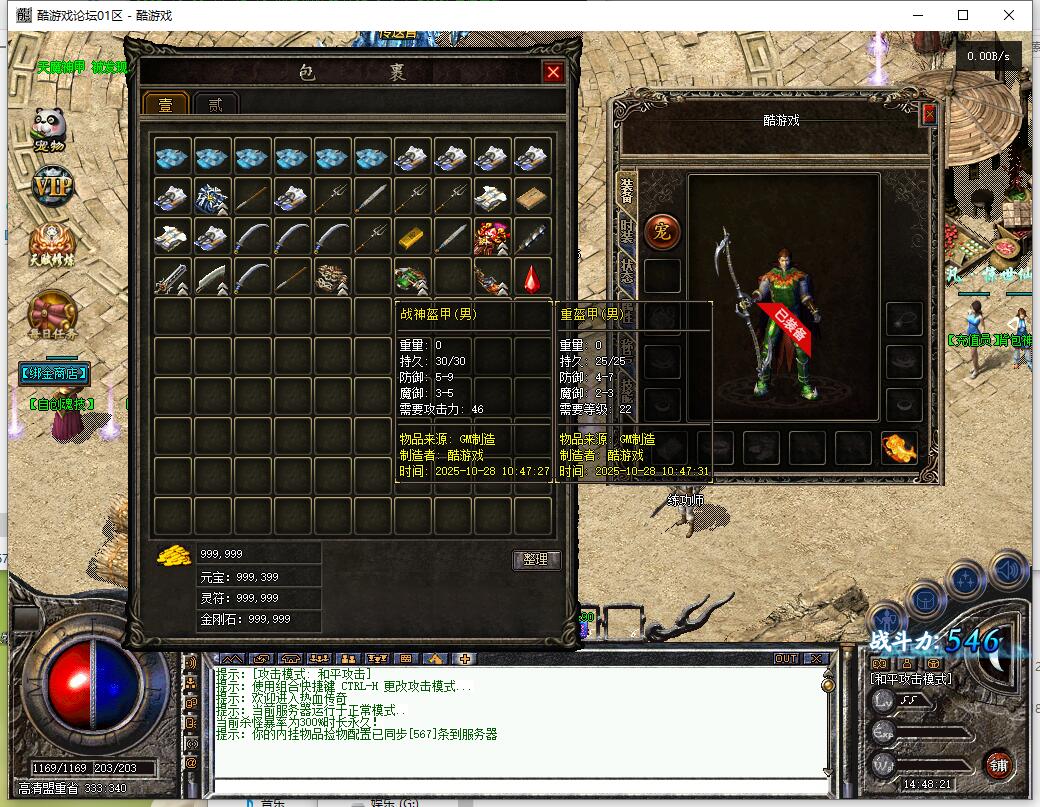This screenshot has width=1040, height=807.
Task: Select the gold bar item slot
Action: [412, 236]
